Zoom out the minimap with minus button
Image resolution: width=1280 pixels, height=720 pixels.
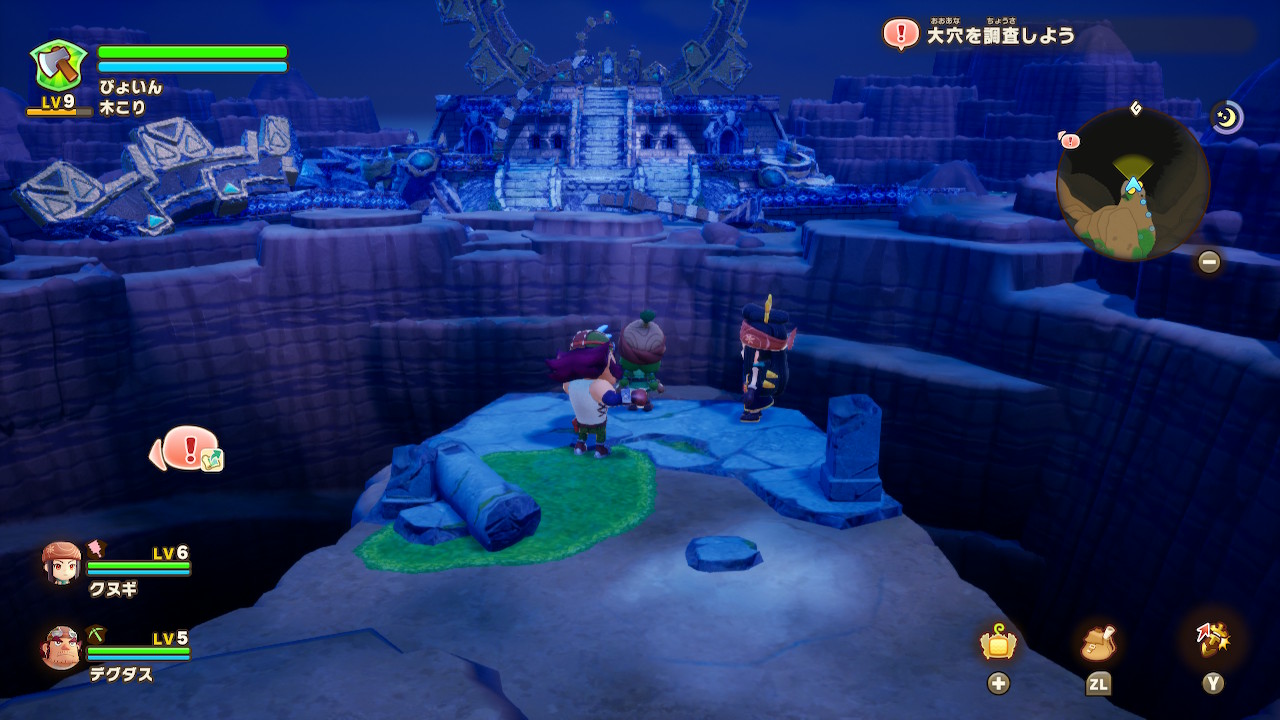[x=1209, y=262]
